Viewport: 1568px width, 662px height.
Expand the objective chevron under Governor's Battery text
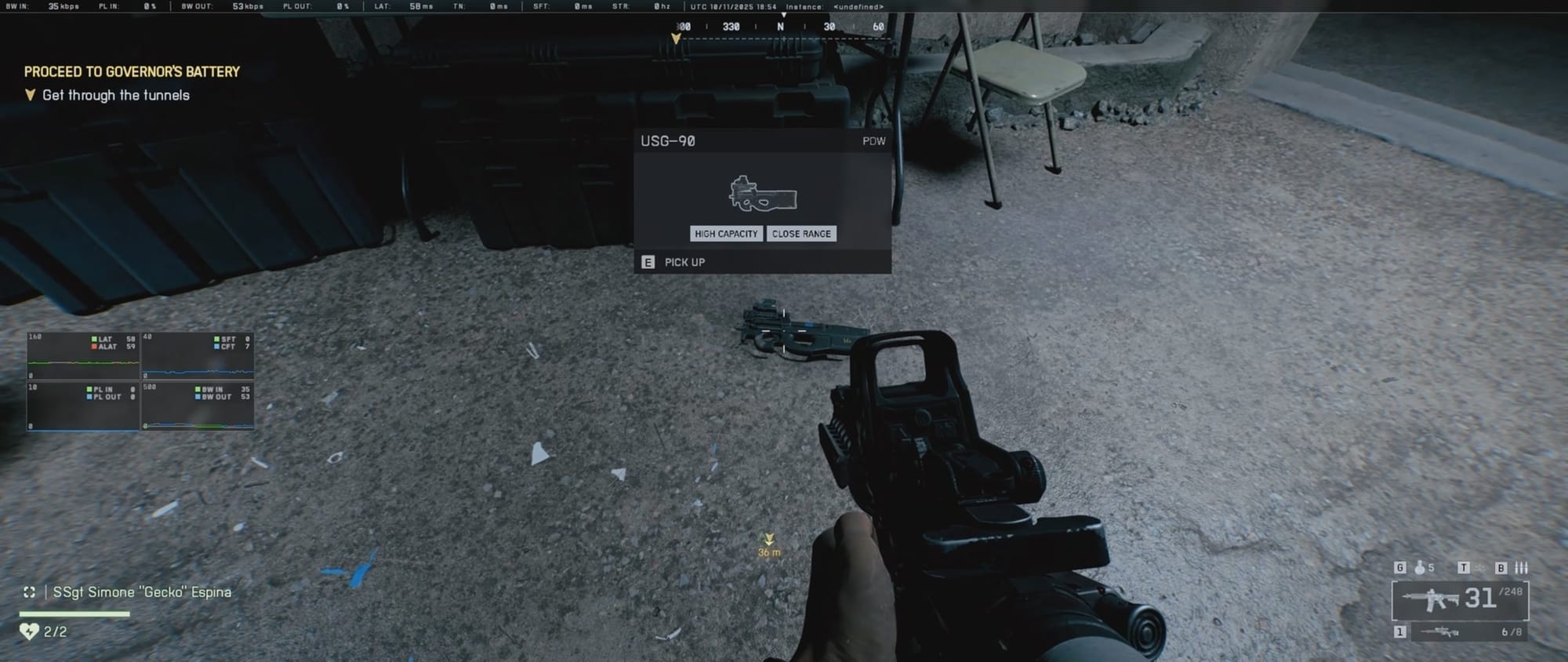pyautogui.click(x=30, y=95)
